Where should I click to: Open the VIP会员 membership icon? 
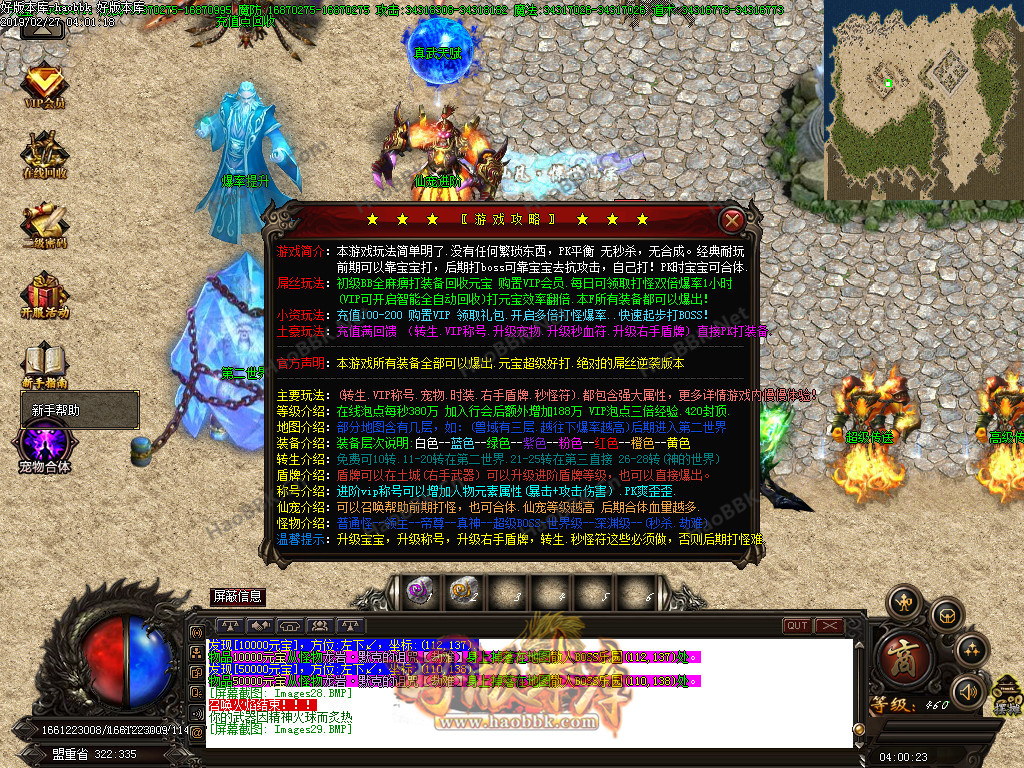pos(45,84)
